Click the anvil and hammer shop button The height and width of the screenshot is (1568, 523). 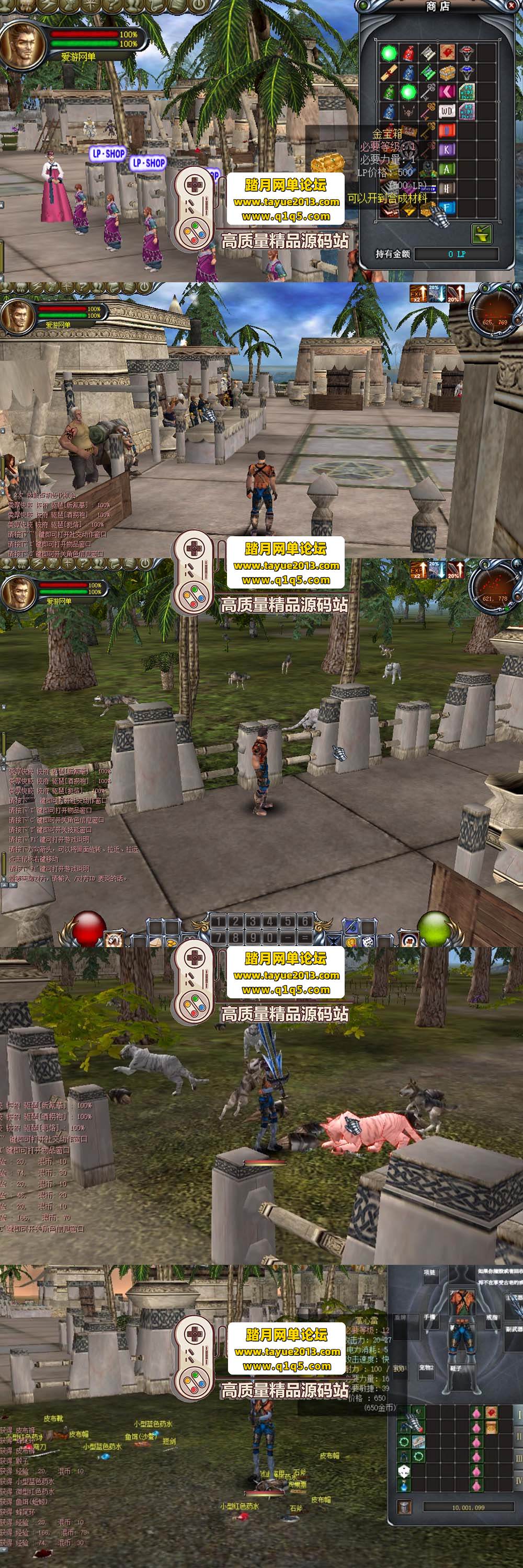click(482, 233)
